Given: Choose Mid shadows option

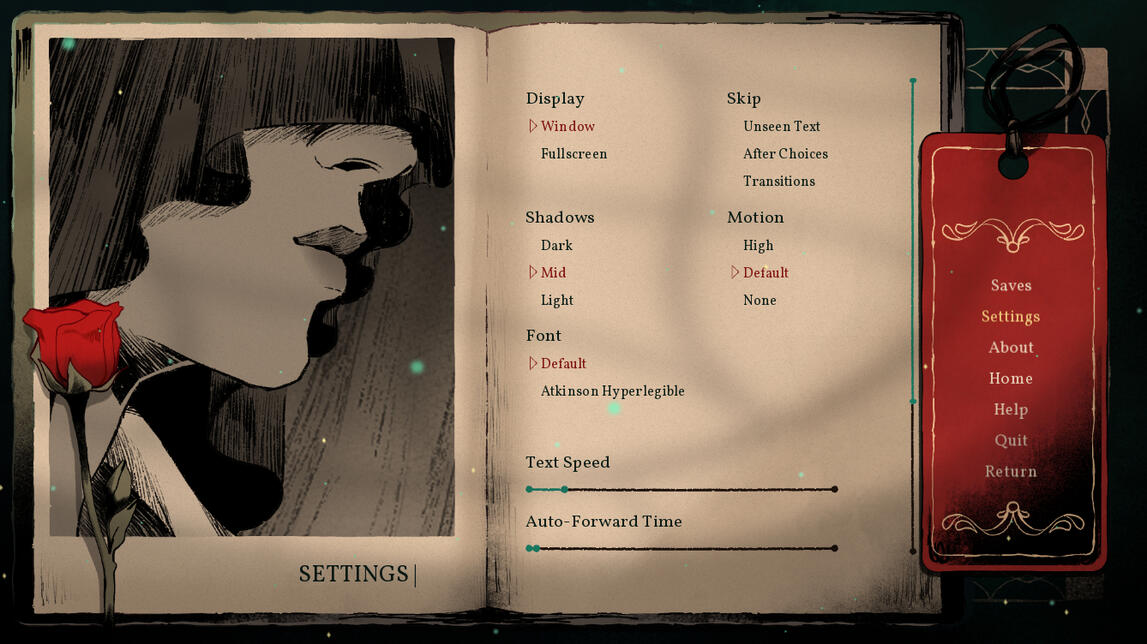Looking at the screenshot, I should 553,273.
